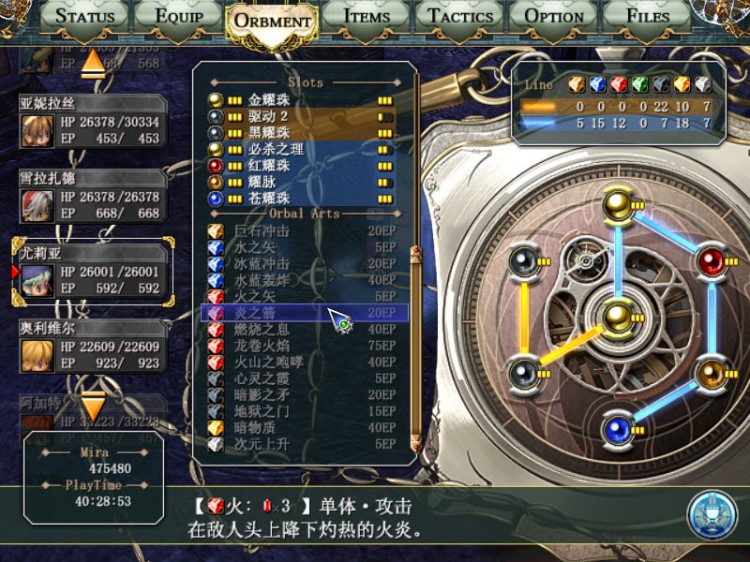Switch to the Files tab
The image size is (750, 562).
pos(647,16)
